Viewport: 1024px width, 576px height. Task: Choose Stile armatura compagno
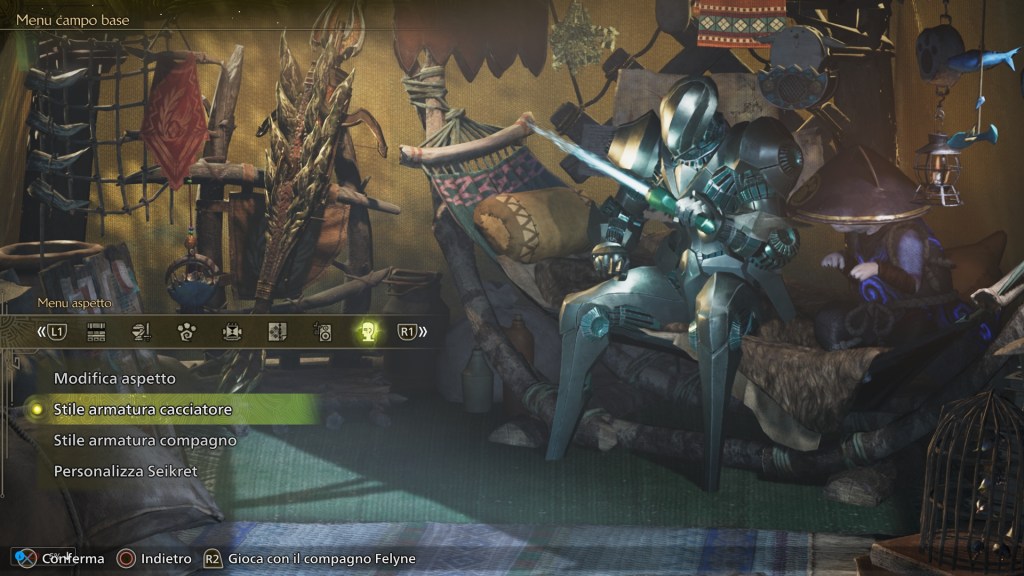click(x=145, y=440)
